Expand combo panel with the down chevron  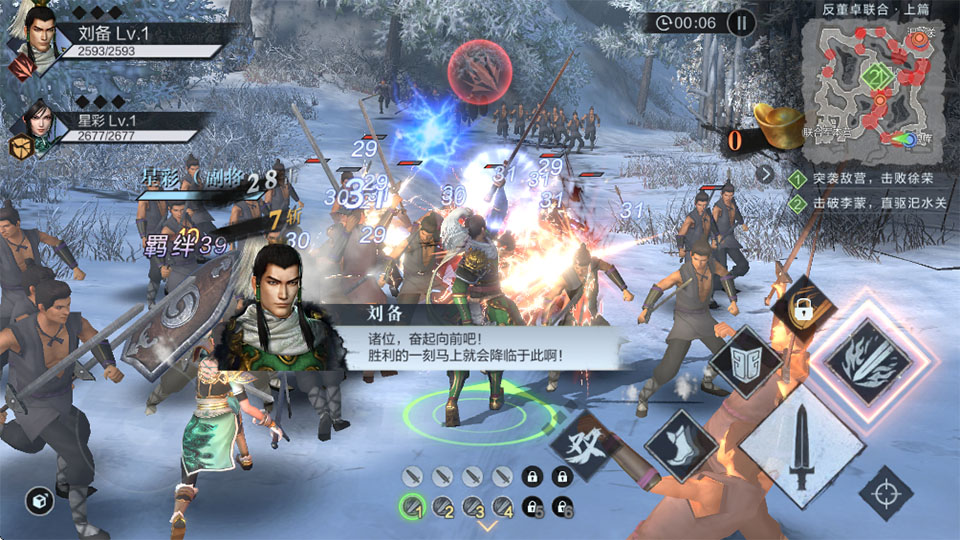point(488,526)
